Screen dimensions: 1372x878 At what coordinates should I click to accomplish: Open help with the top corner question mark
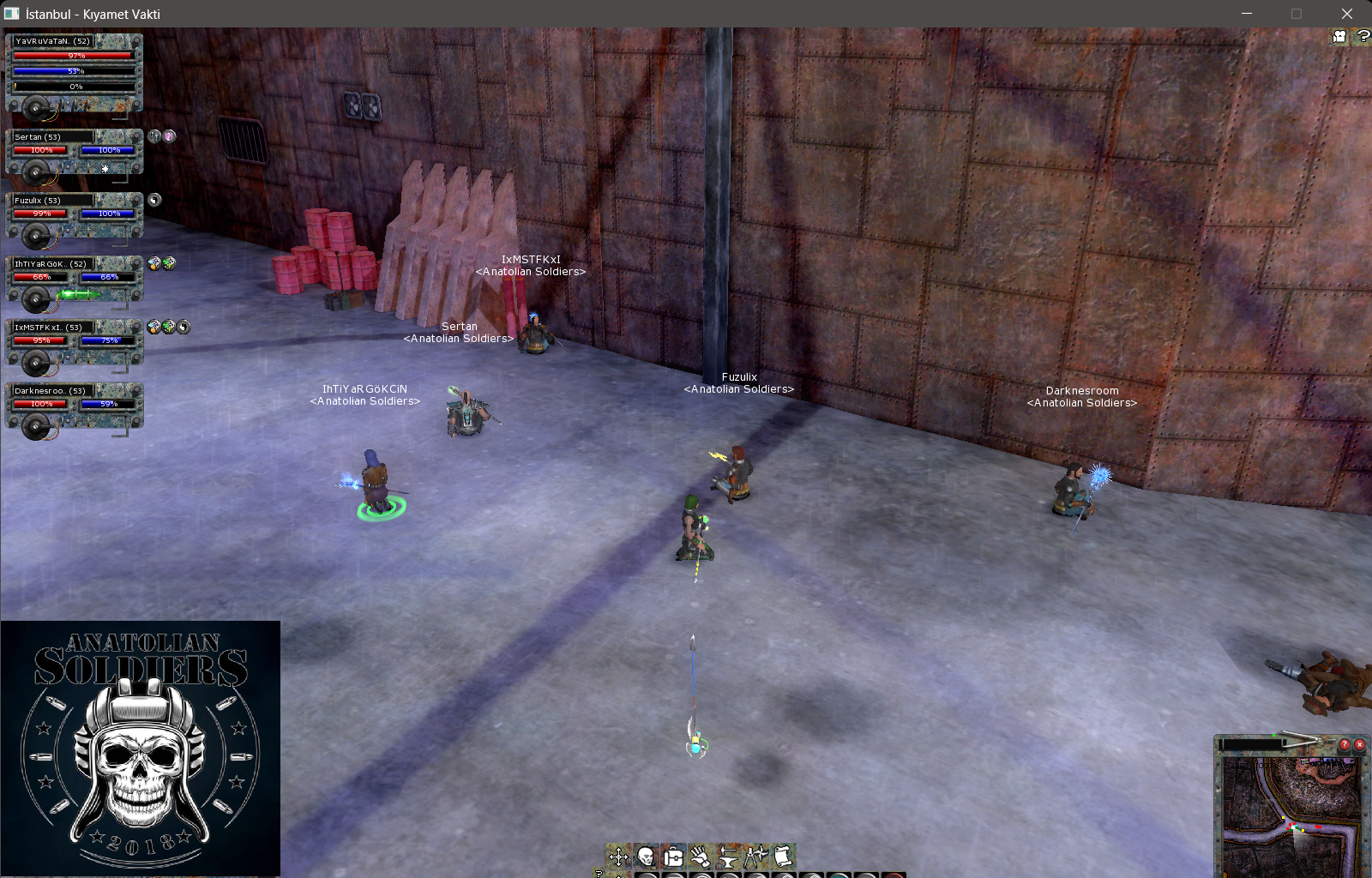coord(1363,37)
